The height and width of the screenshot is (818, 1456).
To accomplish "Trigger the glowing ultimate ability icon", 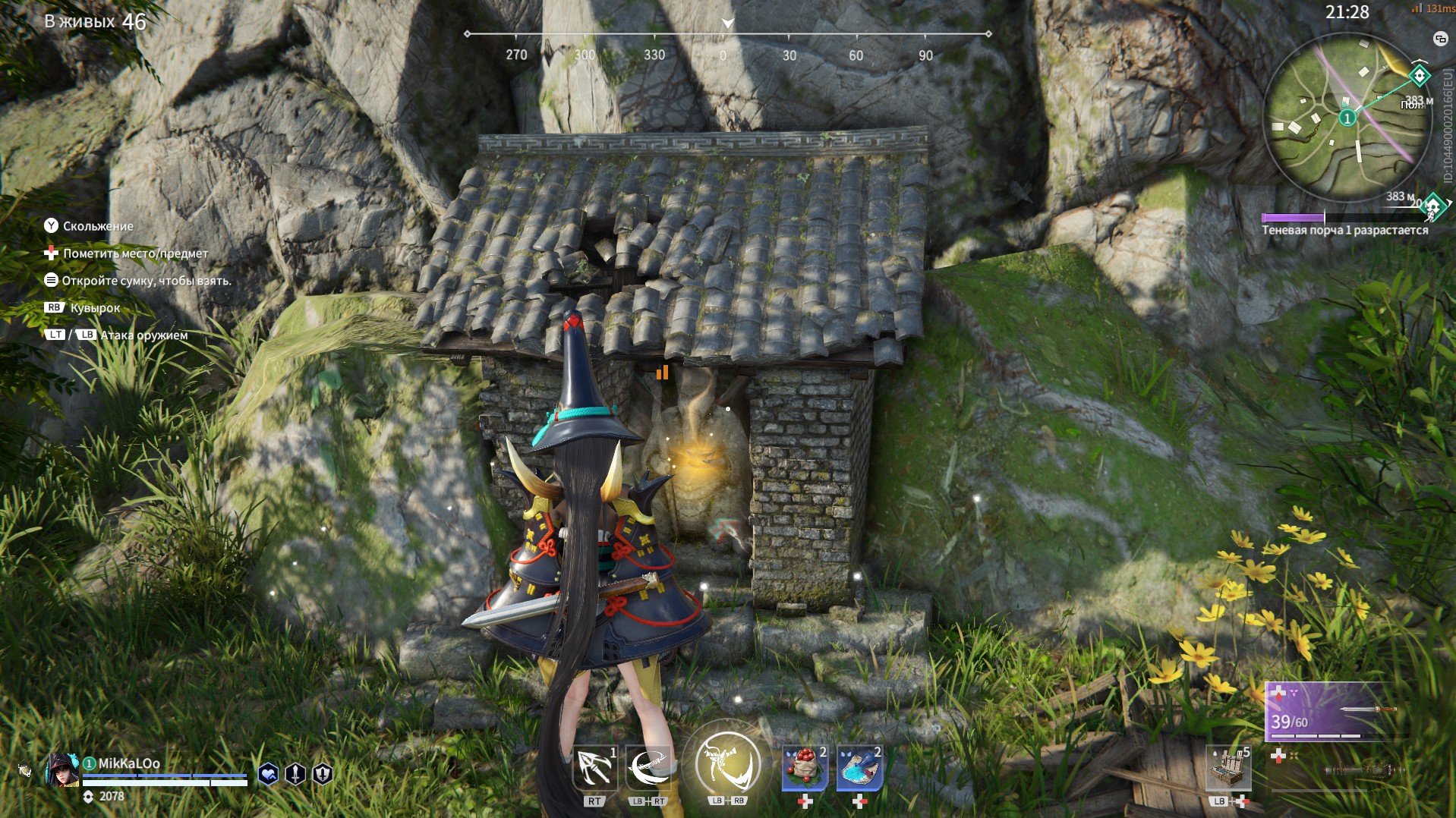I will click(727, 763).
